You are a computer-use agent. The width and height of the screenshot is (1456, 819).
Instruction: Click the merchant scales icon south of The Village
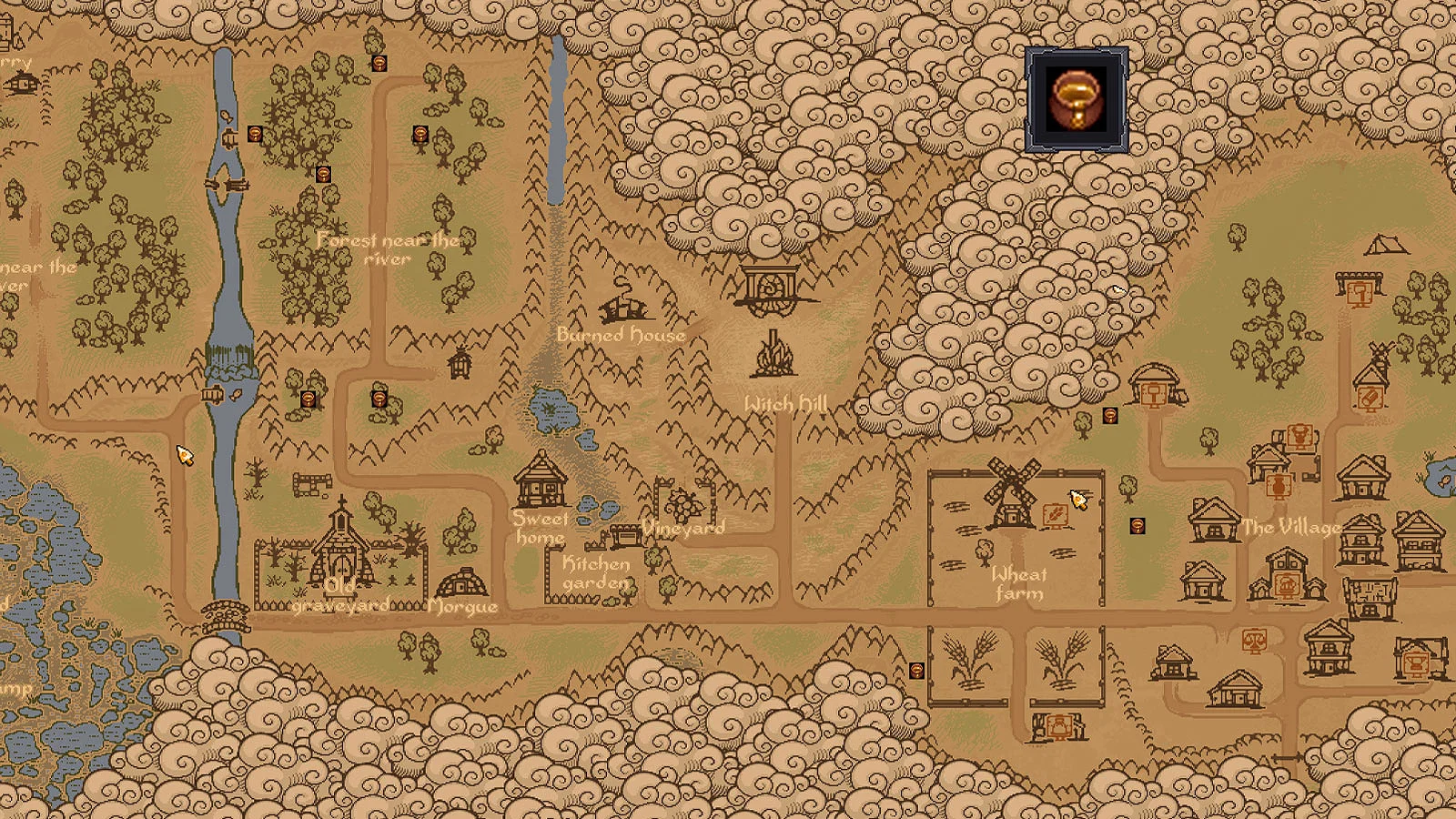click(x=1254, y=642)
